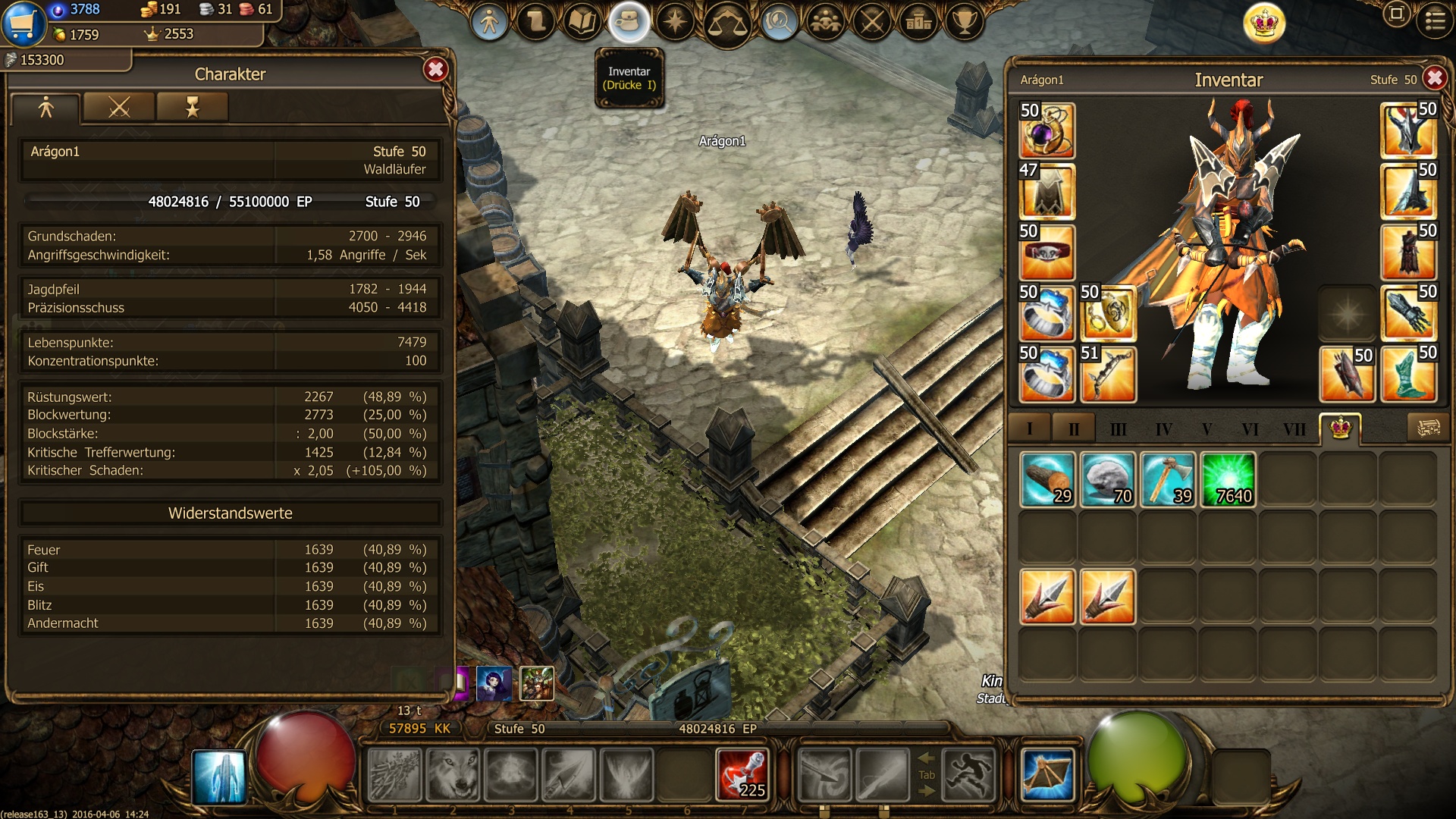Close the Charakter window
Image resolution: width=1456 pixels, height=819 pixels.
[x=435, y=70]
